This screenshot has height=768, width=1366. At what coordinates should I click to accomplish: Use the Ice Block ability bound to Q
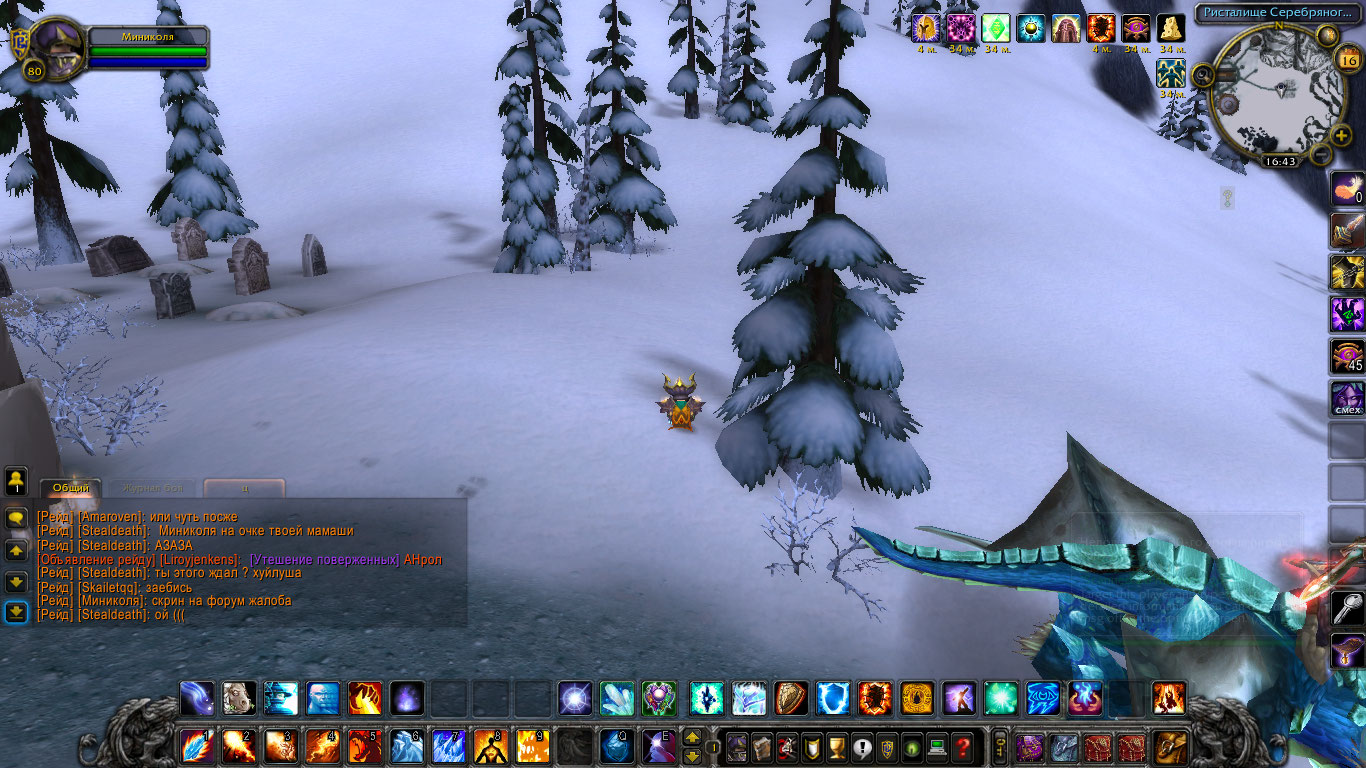[x=617, y=746]
